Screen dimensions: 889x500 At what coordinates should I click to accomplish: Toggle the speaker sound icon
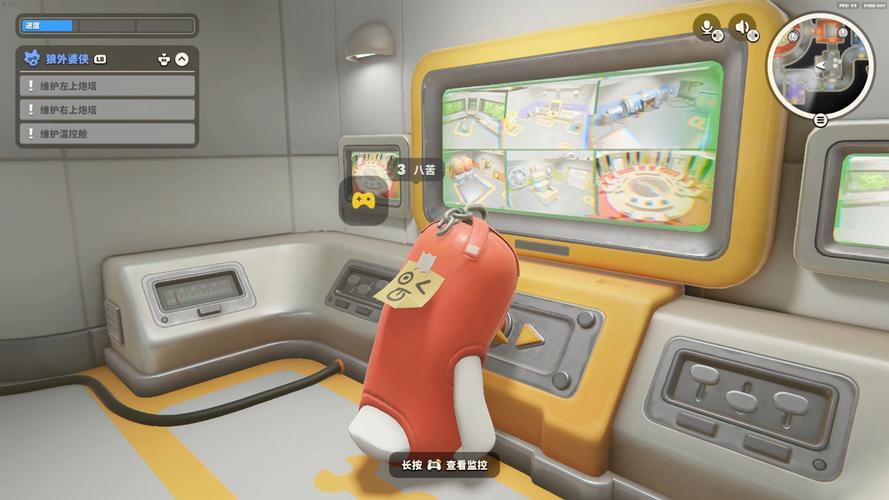pos(743,29)
